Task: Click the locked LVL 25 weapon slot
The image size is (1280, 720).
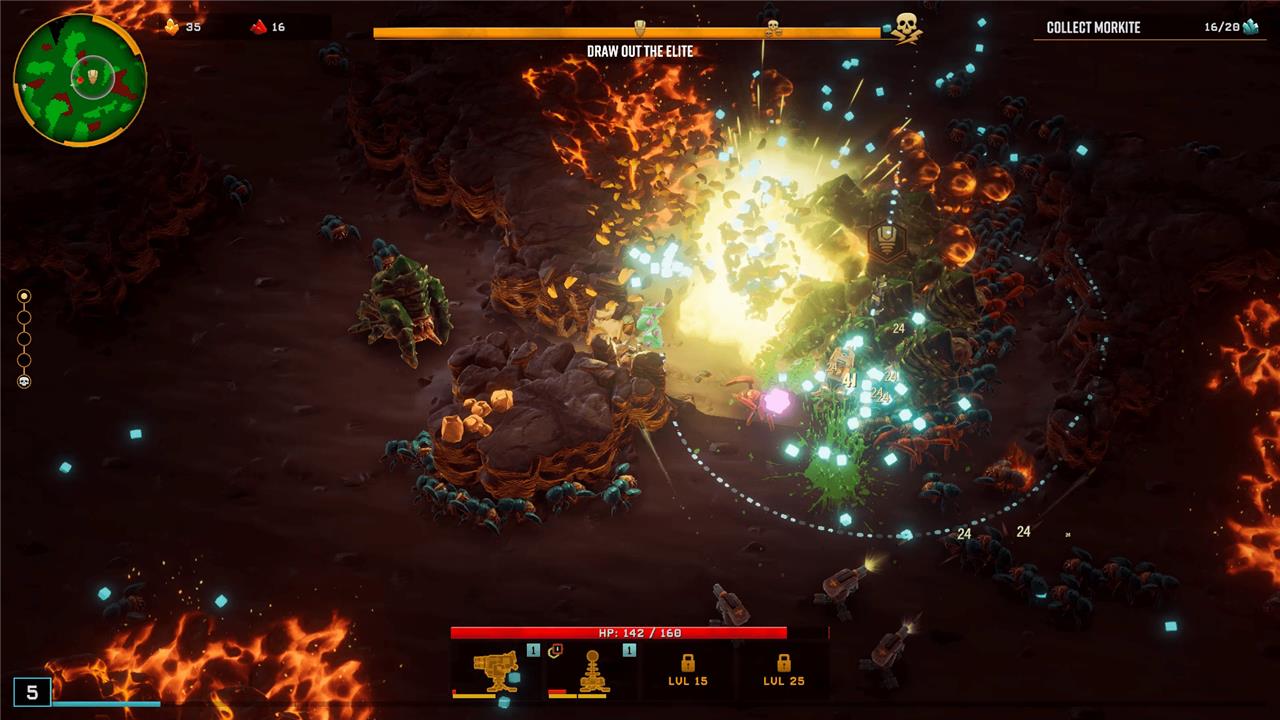Action: 783,669
